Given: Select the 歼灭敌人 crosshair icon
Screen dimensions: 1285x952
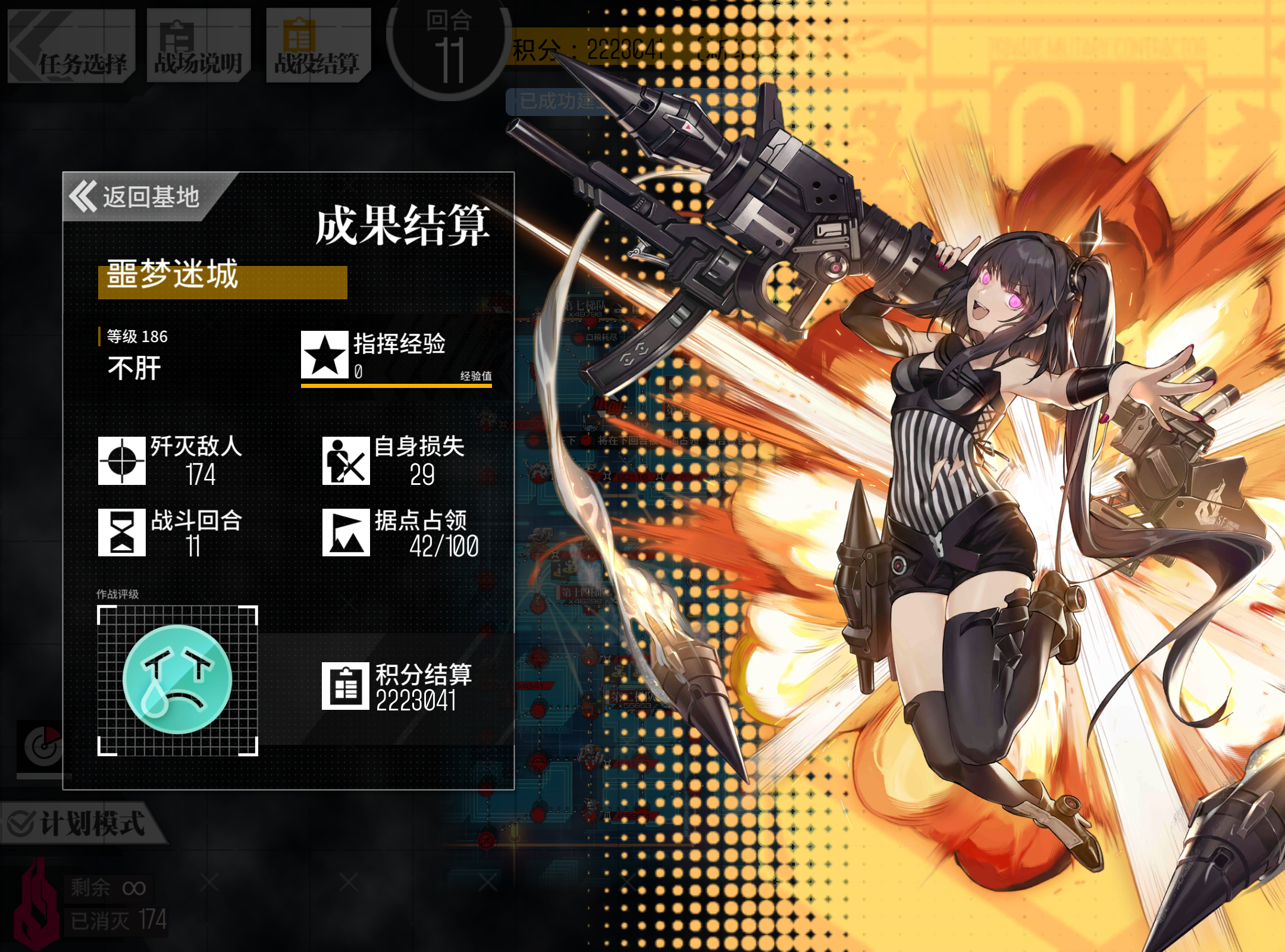Looking at the screenshot, I should click(121, 462).
